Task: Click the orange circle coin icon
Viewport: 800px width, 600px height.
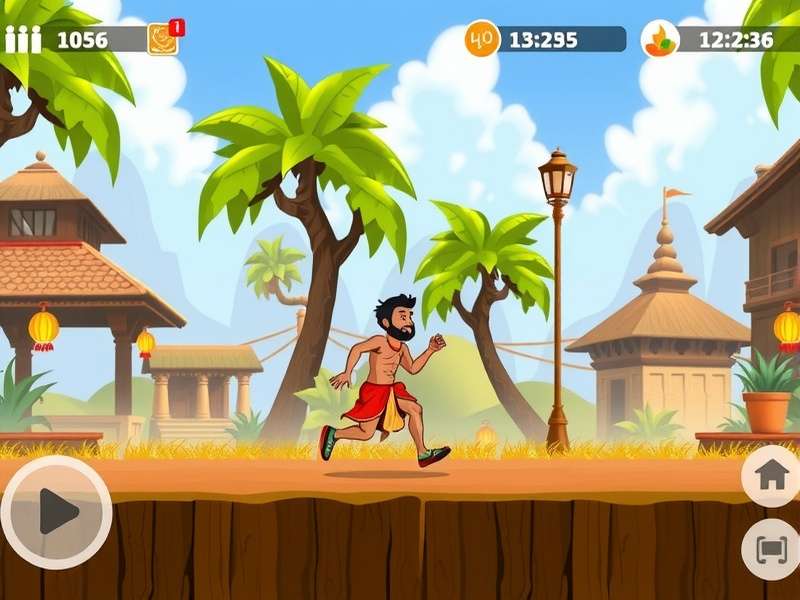Action: (482, 39)
